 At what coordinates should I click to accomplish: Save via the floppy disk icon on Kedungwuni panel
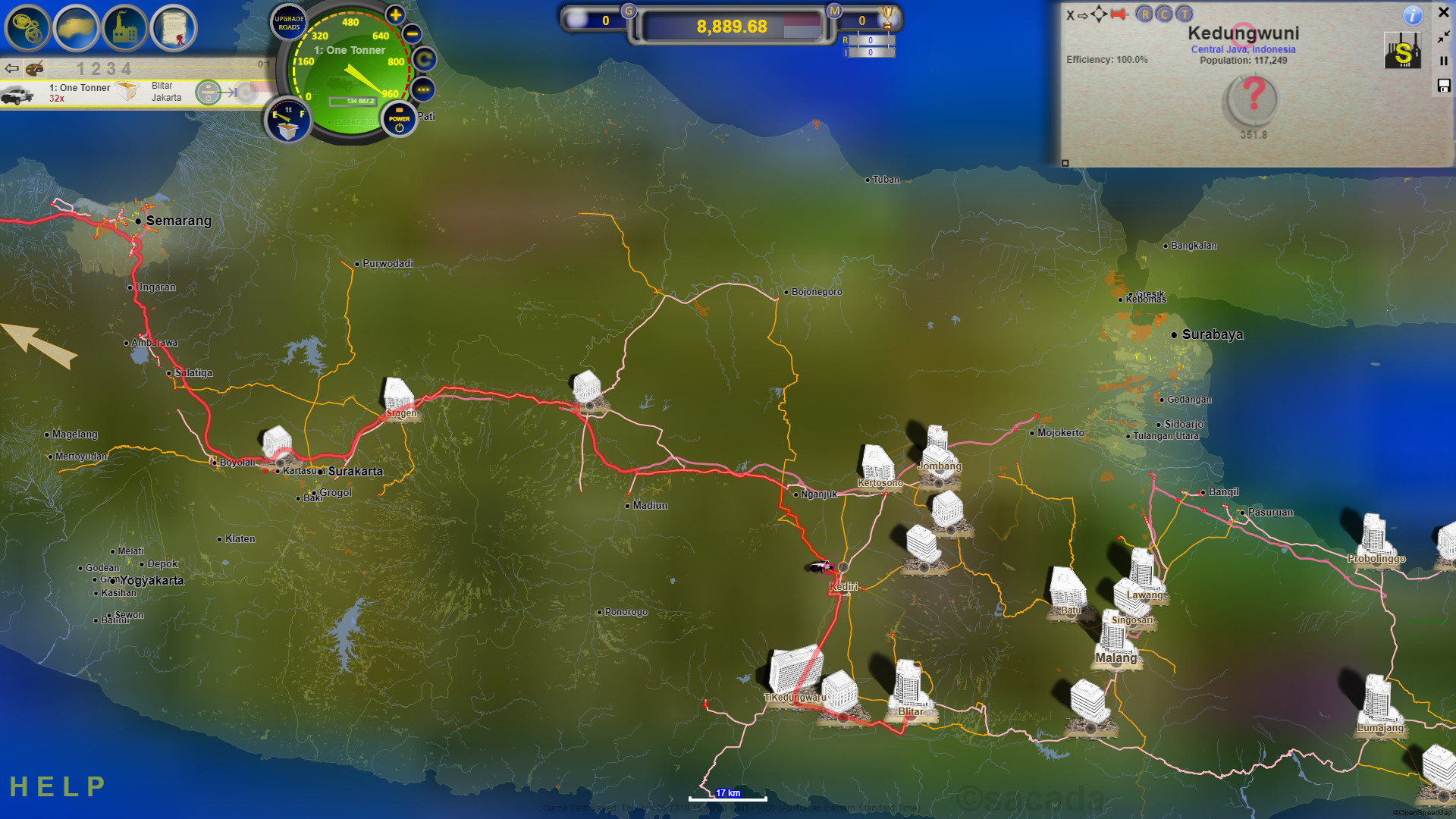pos(1442,87)
